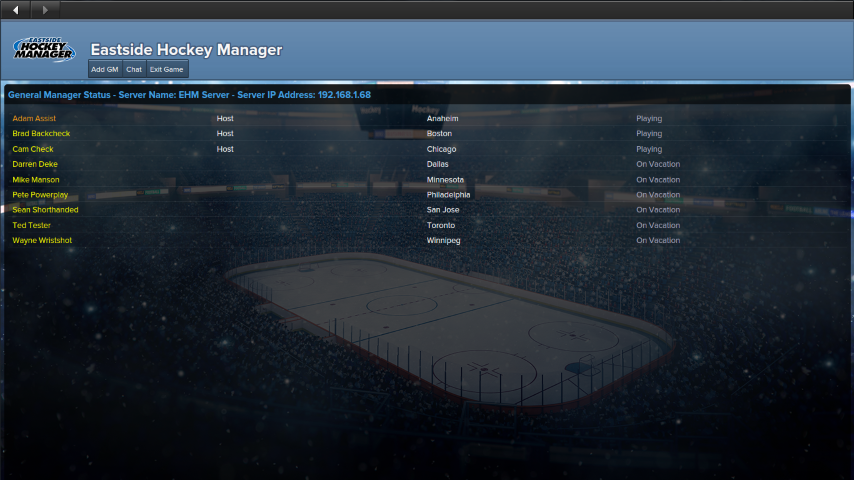Click the Anaheim team name
Image resolution: width=854 pixels, height=480 pixels.
coord(442,118)
